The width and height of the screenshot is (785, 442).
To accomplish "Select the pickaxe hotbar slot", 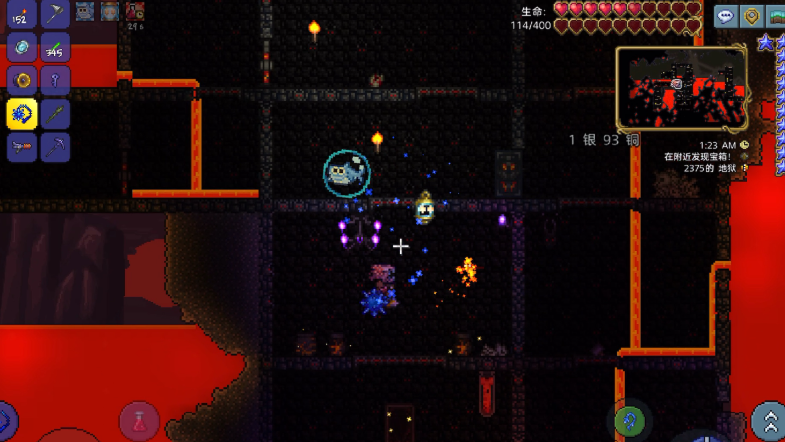I will pyautogui.click(x=55, y=146).
